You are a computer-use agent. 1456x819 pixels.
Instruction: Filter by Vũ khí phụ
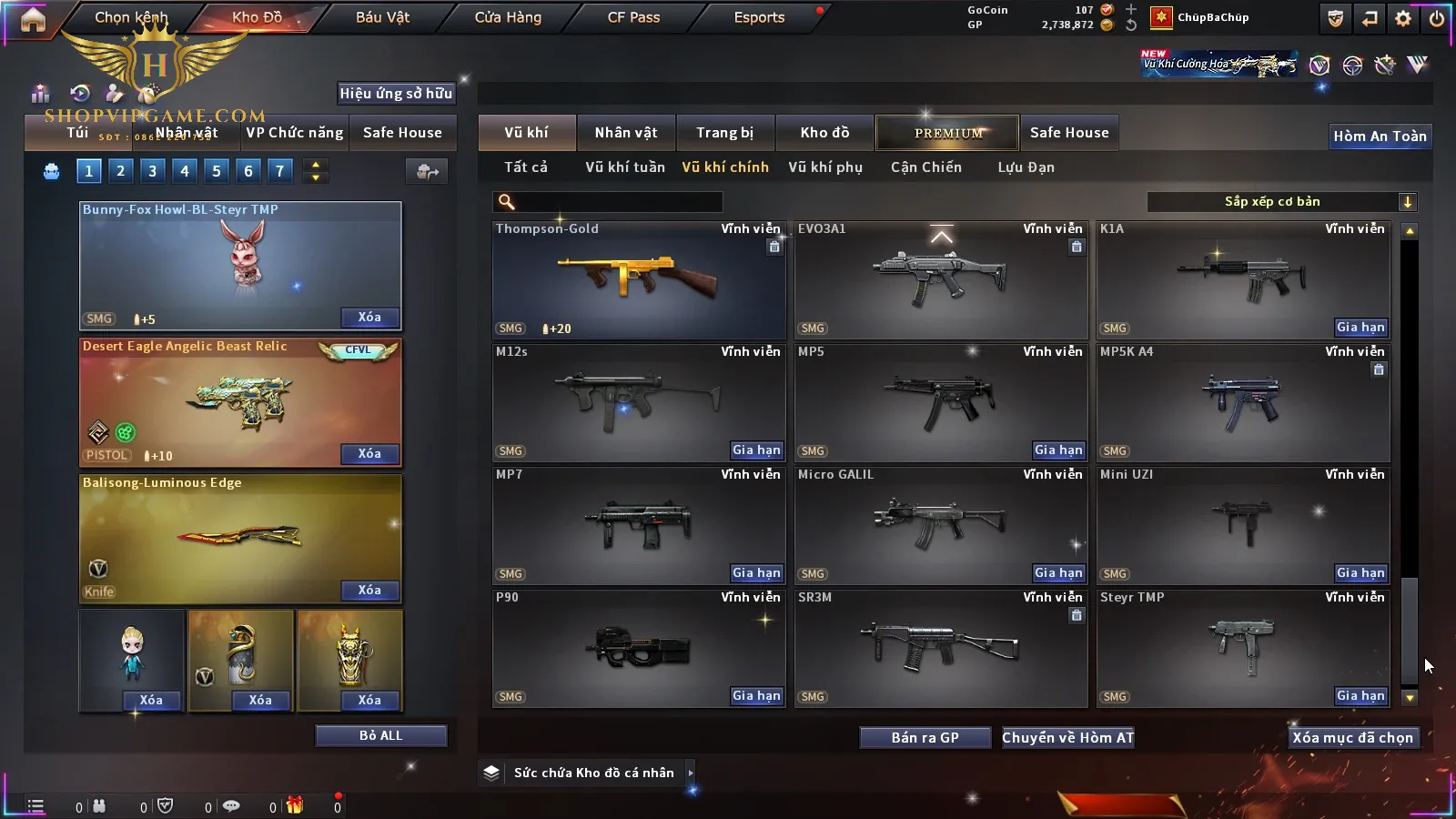pyautogui.click(x=824, y=167)
